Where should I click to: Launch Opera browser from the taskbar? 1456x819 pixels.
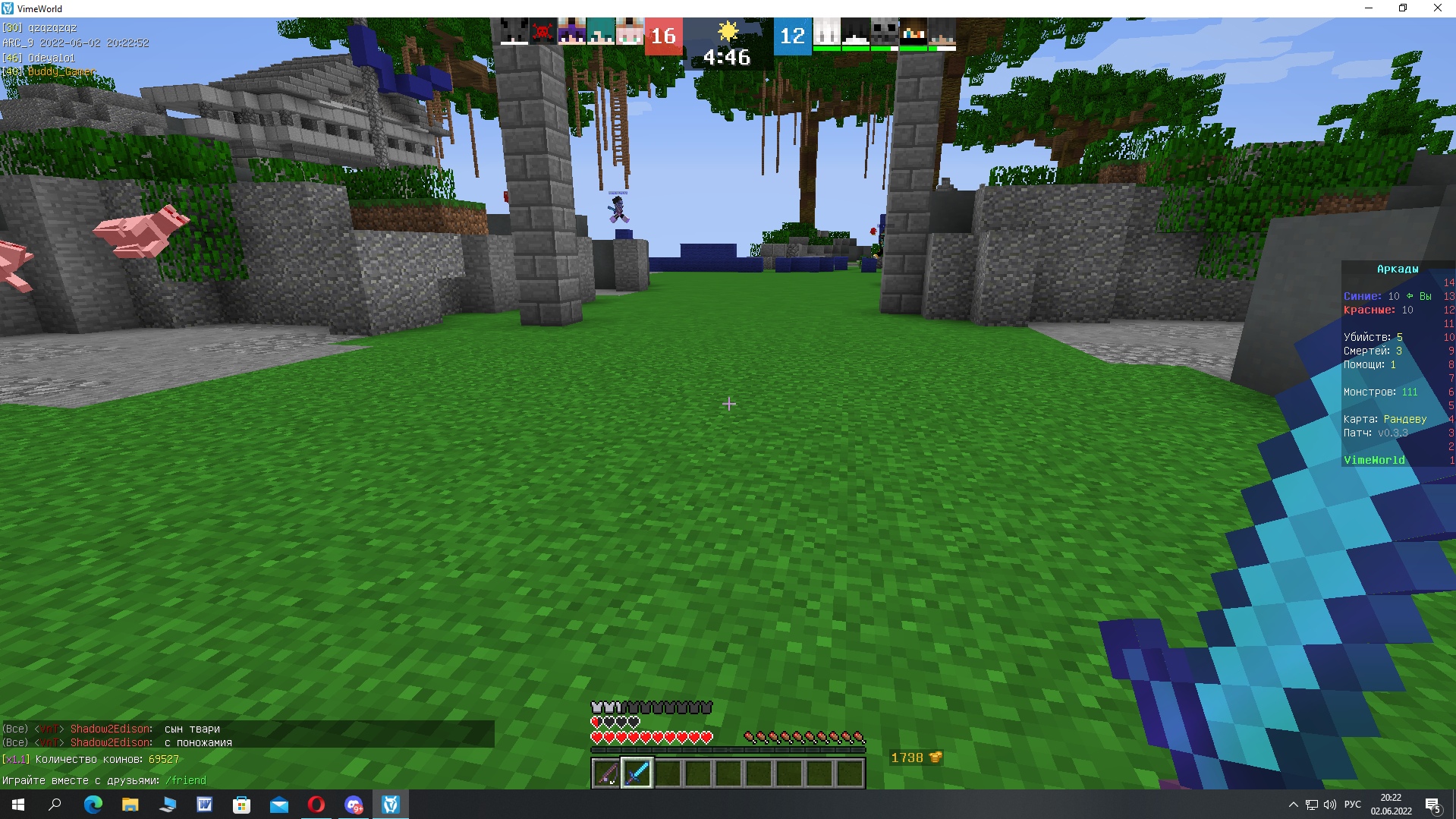316,805
